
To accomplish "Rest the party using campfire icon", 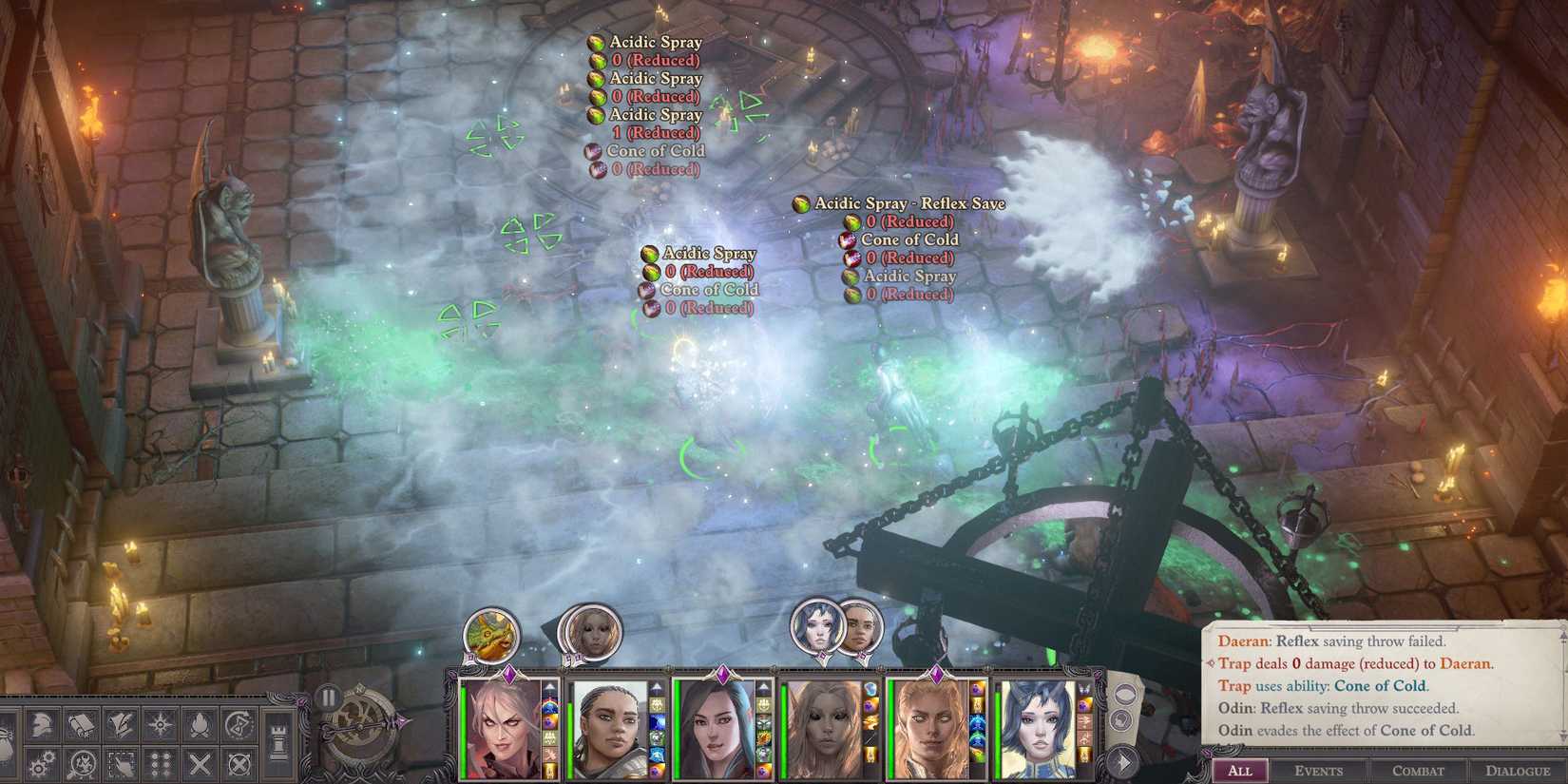I will tap(201, 724).
